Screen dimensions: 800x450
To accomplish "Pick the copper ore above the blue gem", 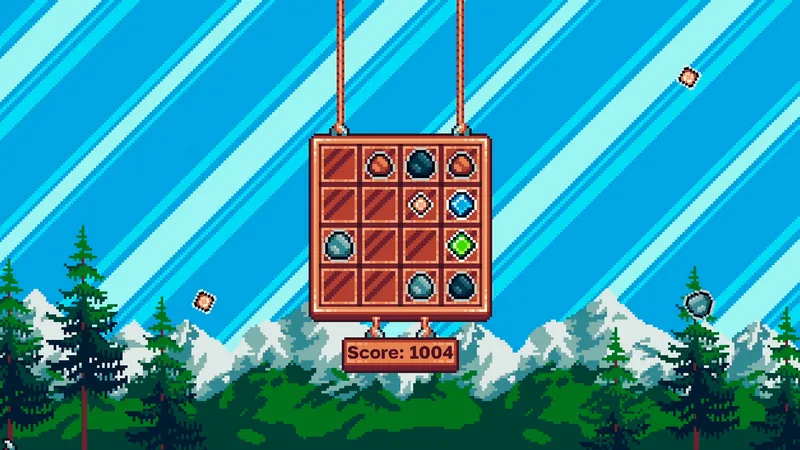I will (x=460, y=163).
